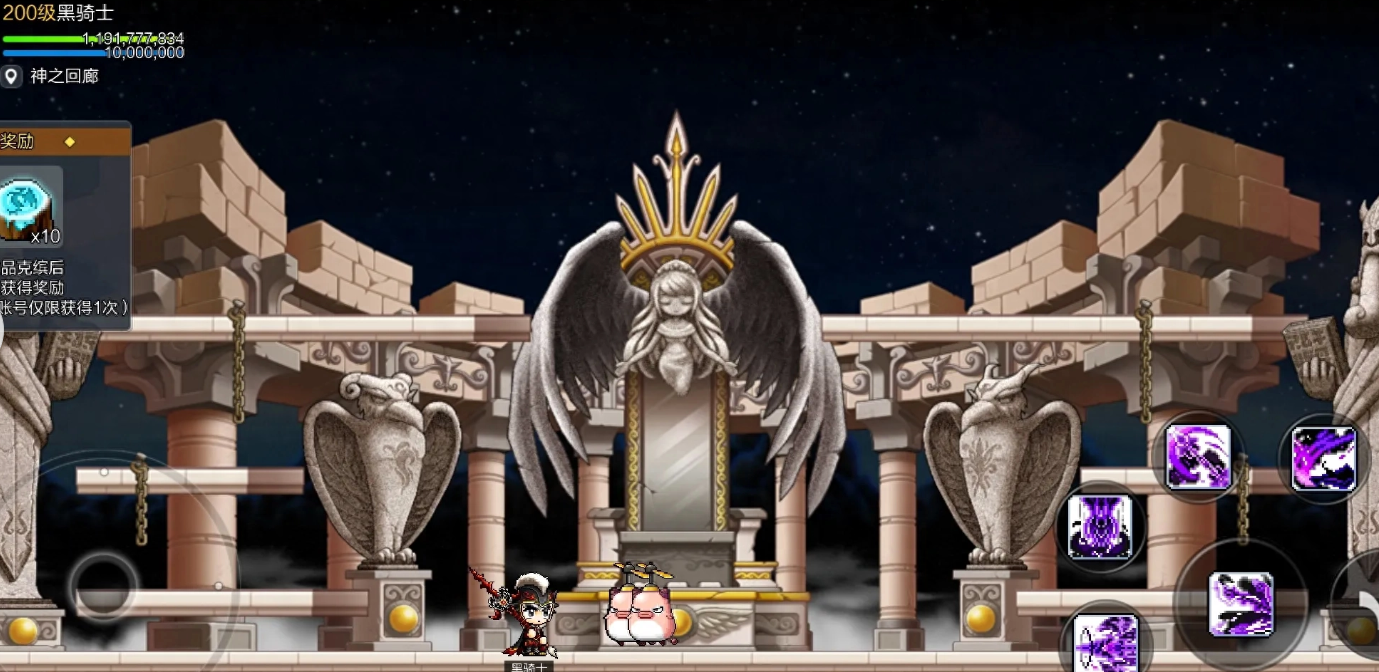Viewport: 1379px width, 672px height.
Task: Use the purple claw swipe skill
Action: click(x=1323, y=459)
